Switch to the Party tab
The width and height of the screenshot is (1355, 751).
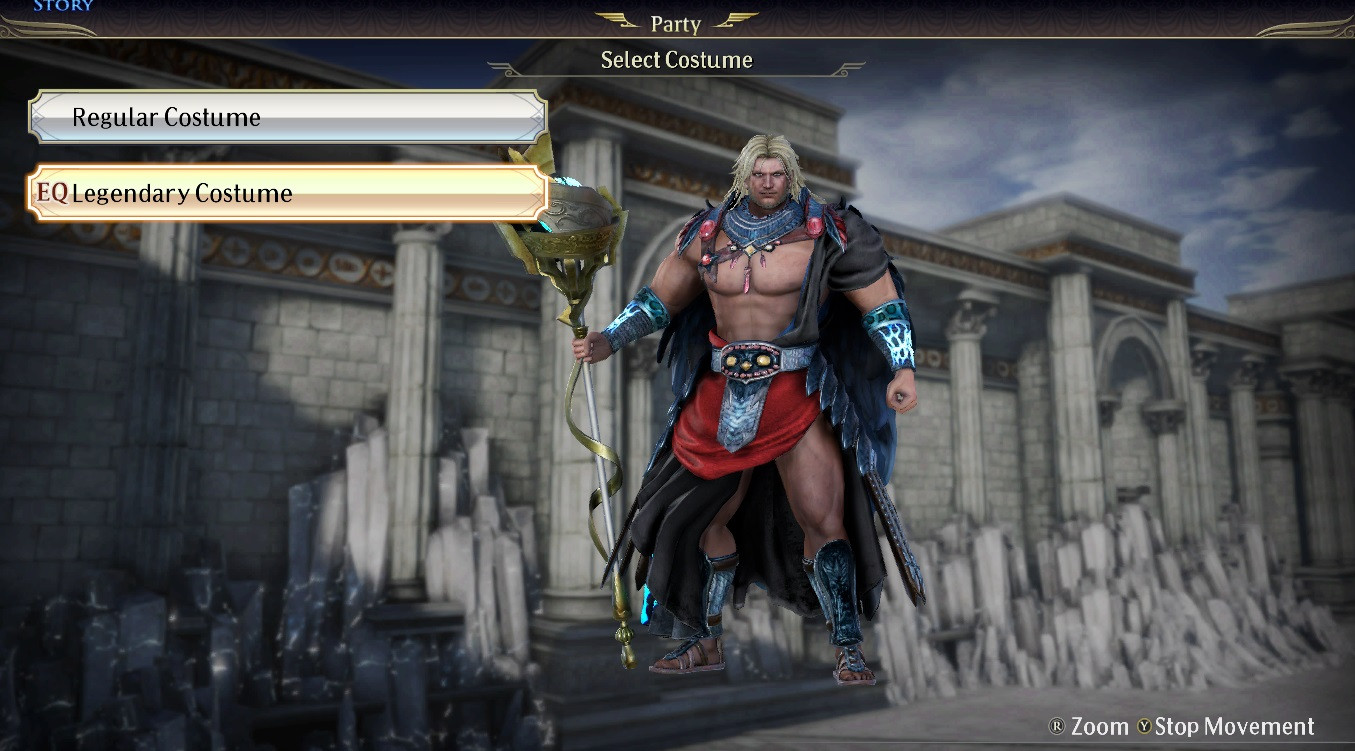[x=674, y=21]
